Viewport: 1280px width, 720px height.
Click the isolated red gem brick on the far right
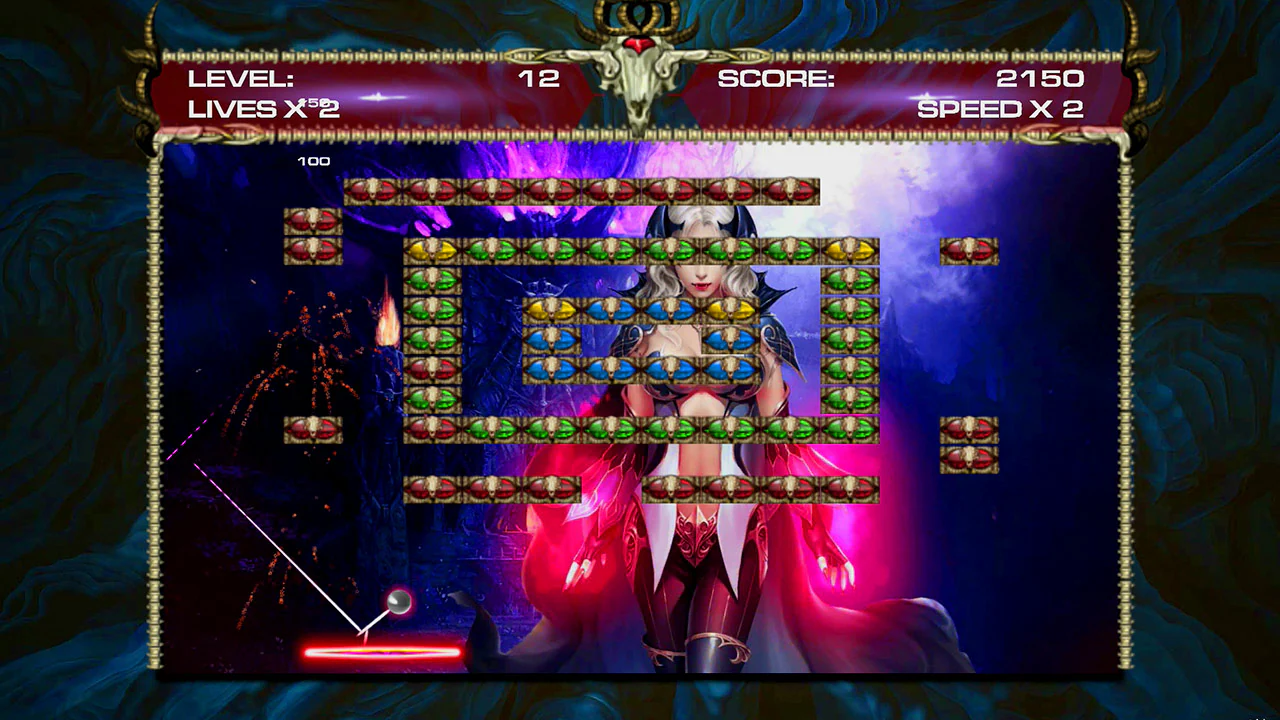tap(968, 250)
